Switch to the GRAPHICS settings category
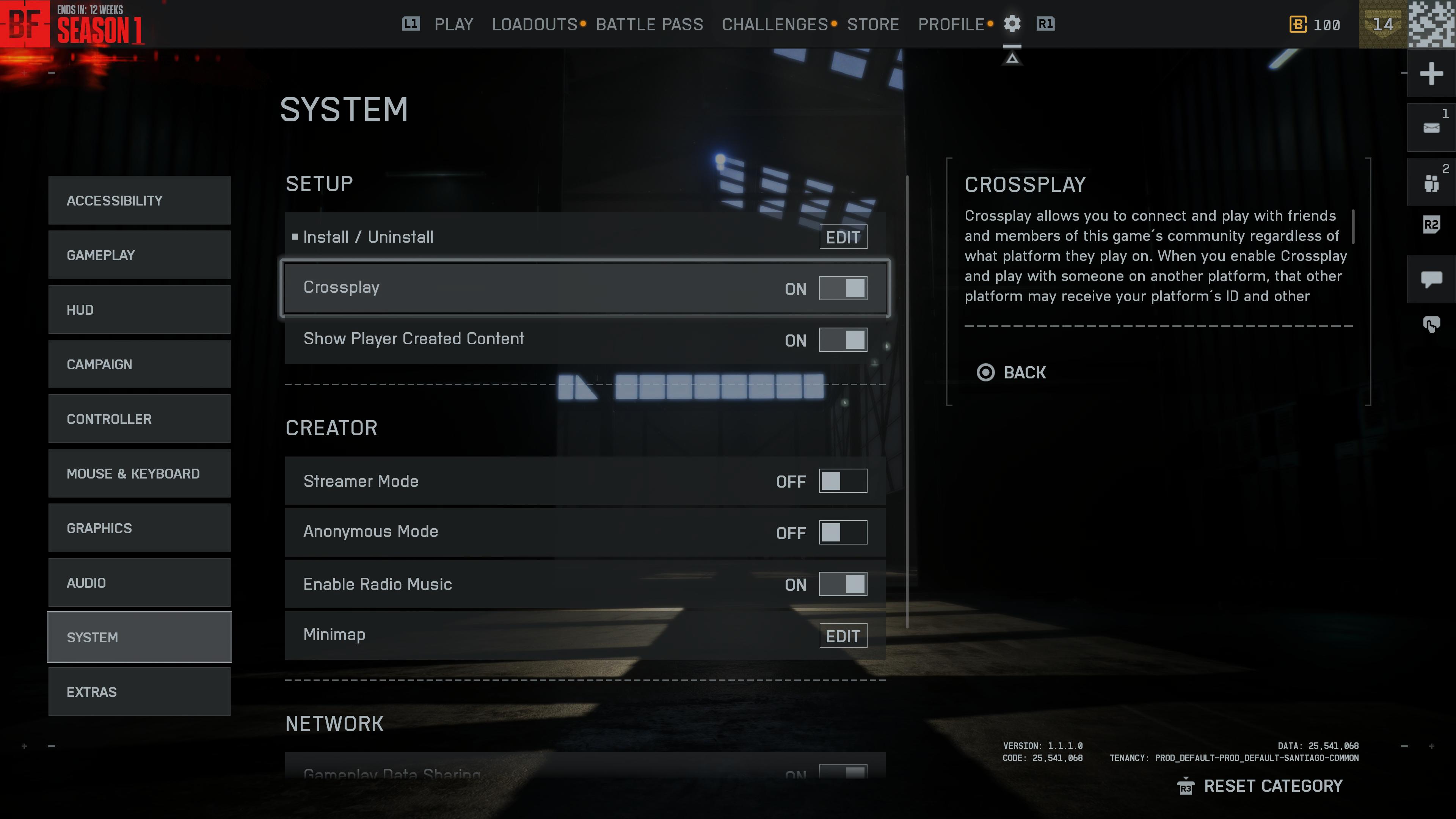This screenshot has height=819, width=1456. click(x=139, y=527)
